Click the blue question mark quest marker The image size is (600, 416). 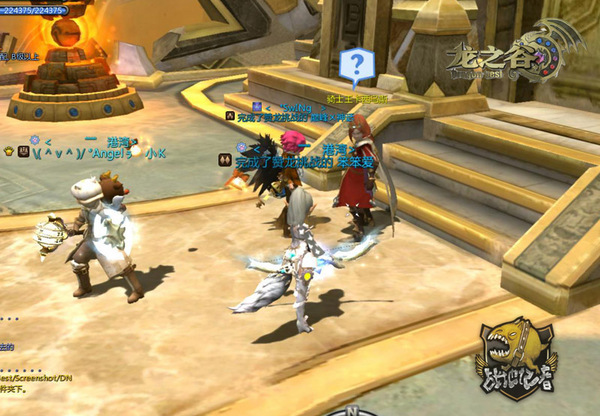pos(355,66)
